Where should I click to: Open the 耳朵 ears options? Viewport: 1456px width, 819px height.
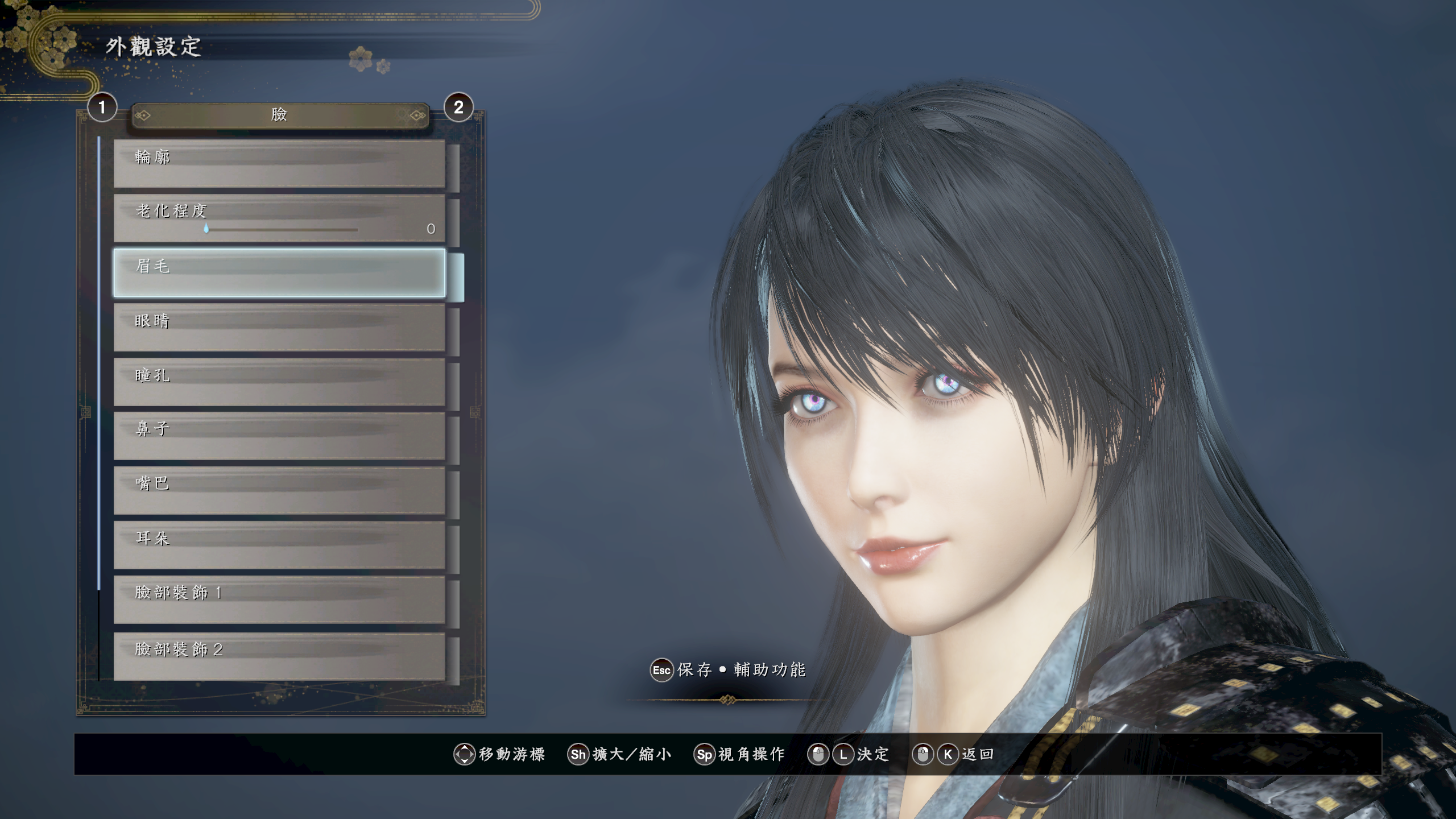point(279,545)
